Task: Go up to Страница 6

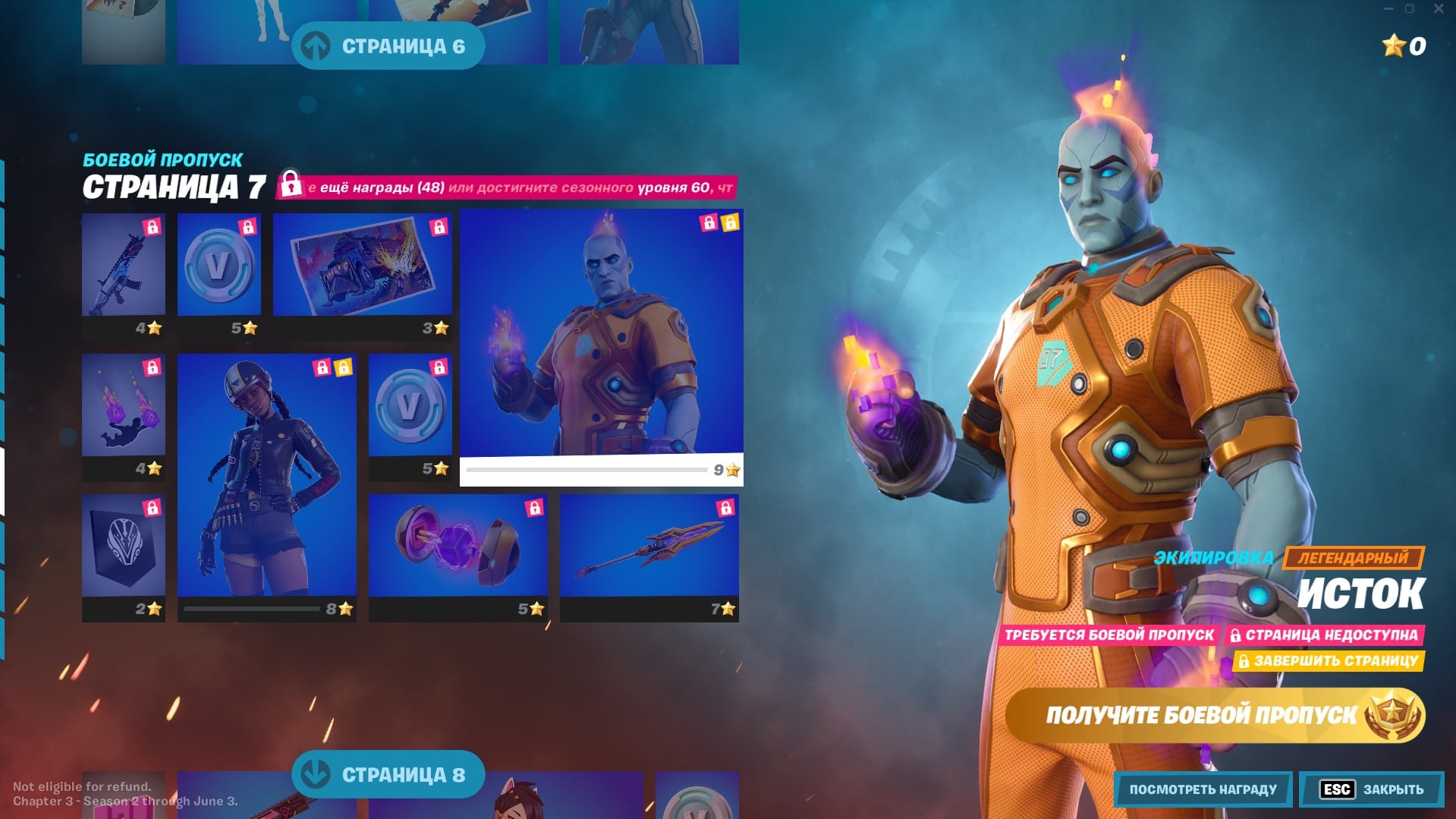Action: (x=388, y=46)
